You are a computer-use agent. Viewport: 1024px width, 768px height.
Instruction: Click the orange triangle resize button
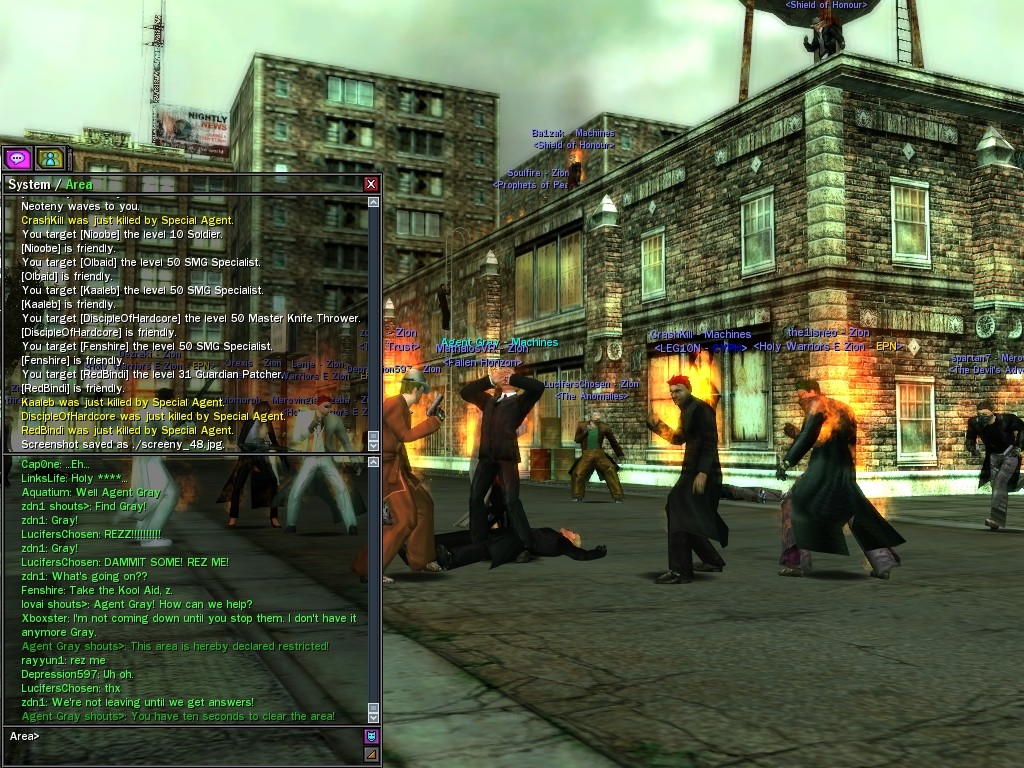371,754
